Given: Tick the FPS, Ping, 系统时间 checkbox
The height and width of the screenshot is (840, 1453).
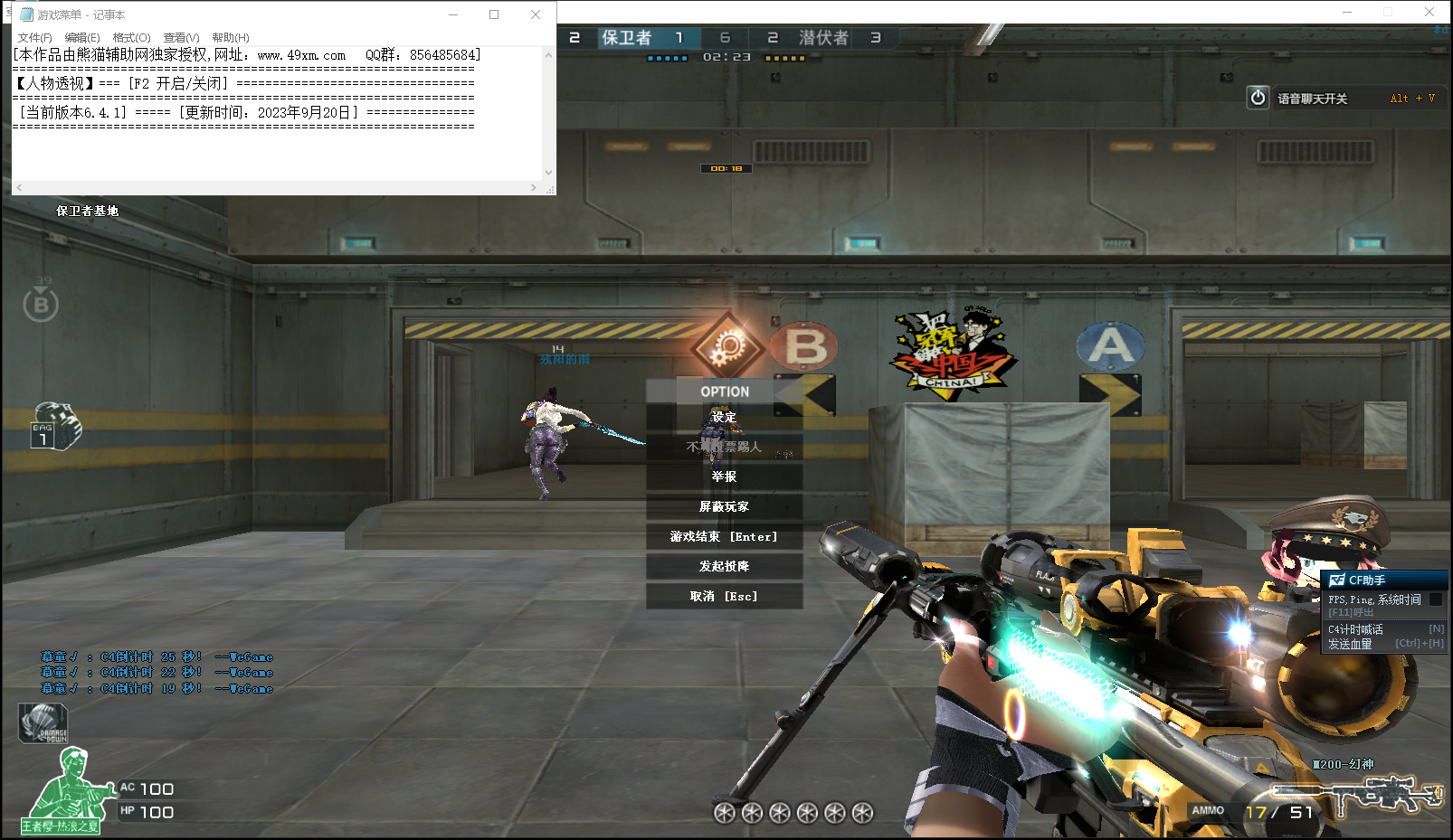Looking at the screenshot, I should click(x=1436, y=599).
